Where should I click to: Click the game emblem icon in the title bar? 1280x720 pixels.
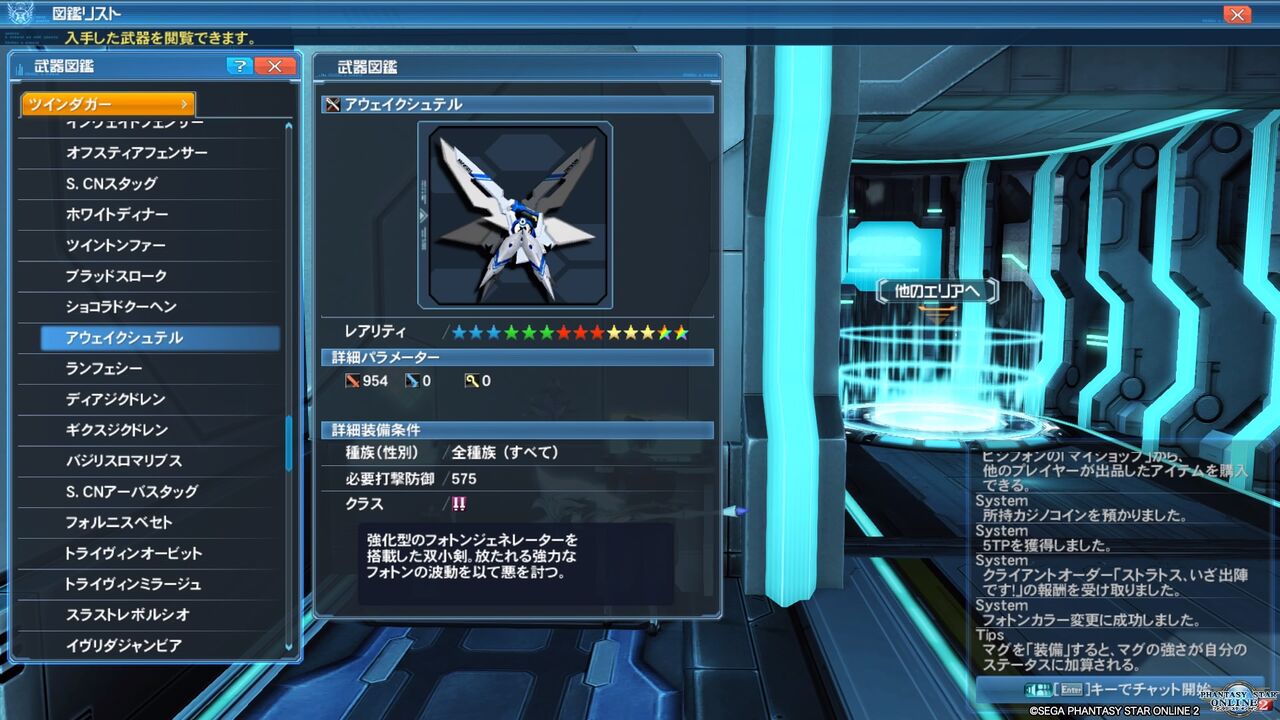18,12
